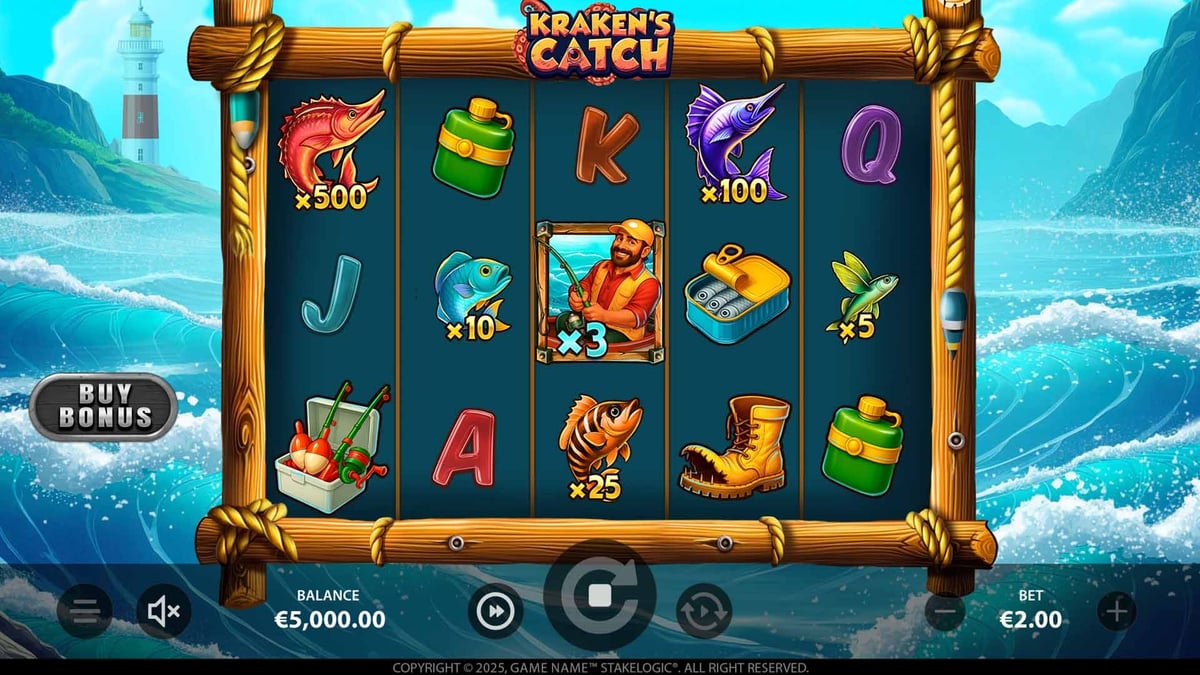1200x675 pixels.
Task: Activate turbo fast-forward spin mode
Action: point(496,610)
